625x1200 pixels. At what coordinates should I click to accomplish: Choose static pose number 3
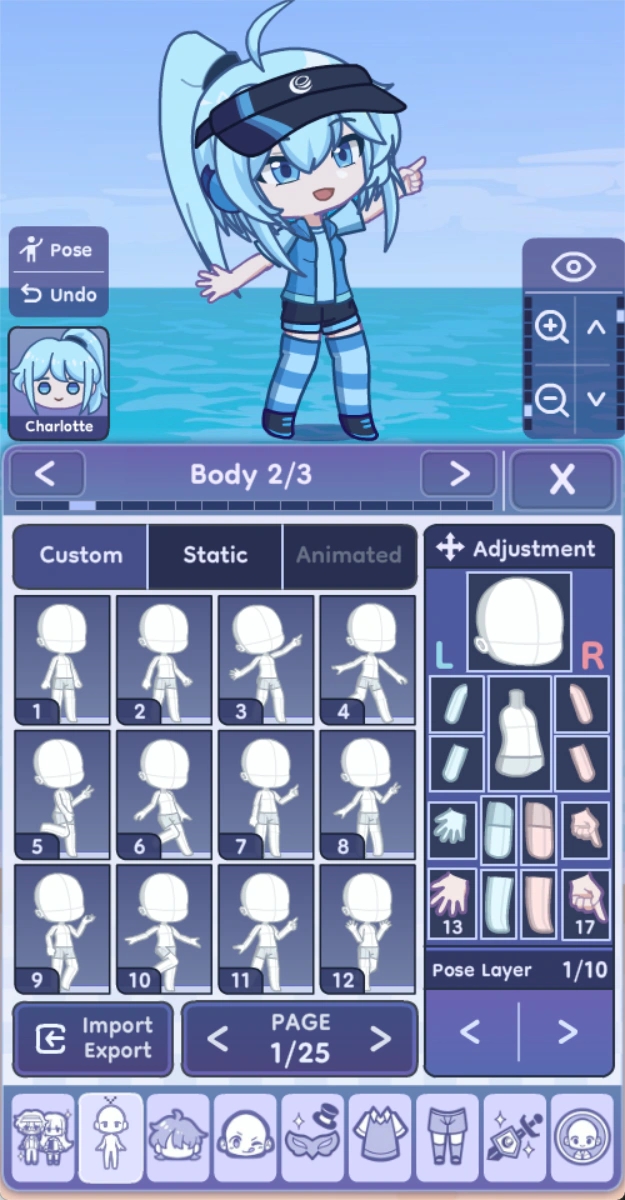(266, 659)
